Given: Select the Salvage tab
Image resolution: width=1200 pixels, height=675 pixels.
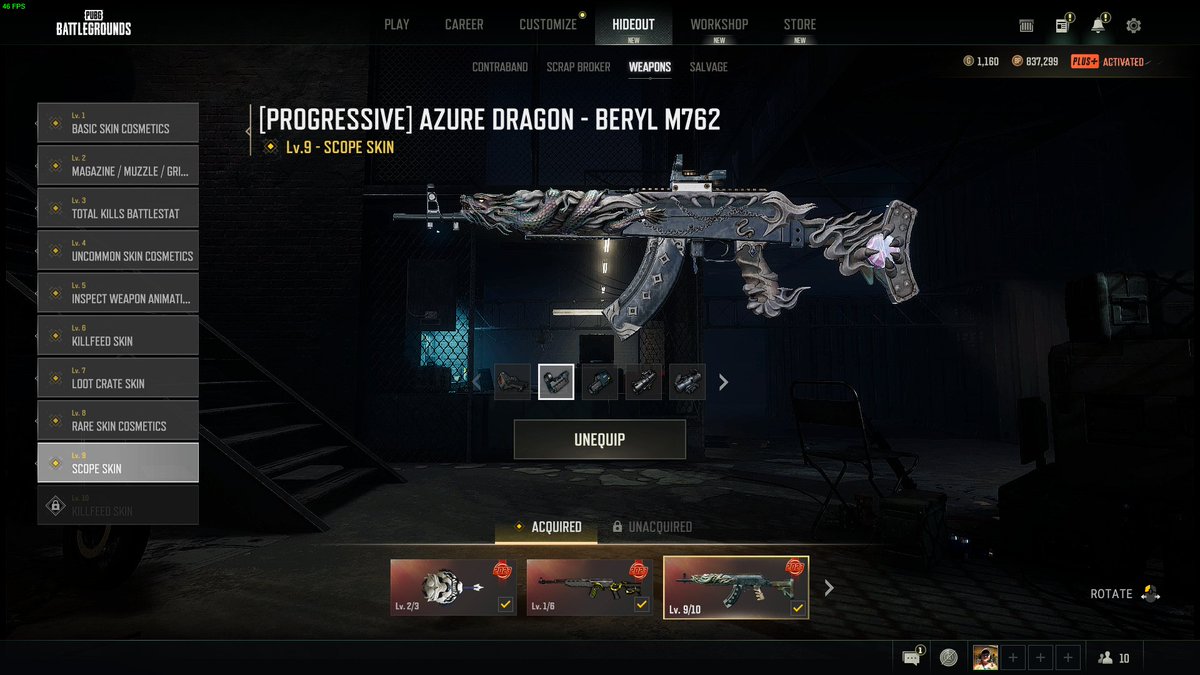Looking at the screenshot, I should point(708,67).
